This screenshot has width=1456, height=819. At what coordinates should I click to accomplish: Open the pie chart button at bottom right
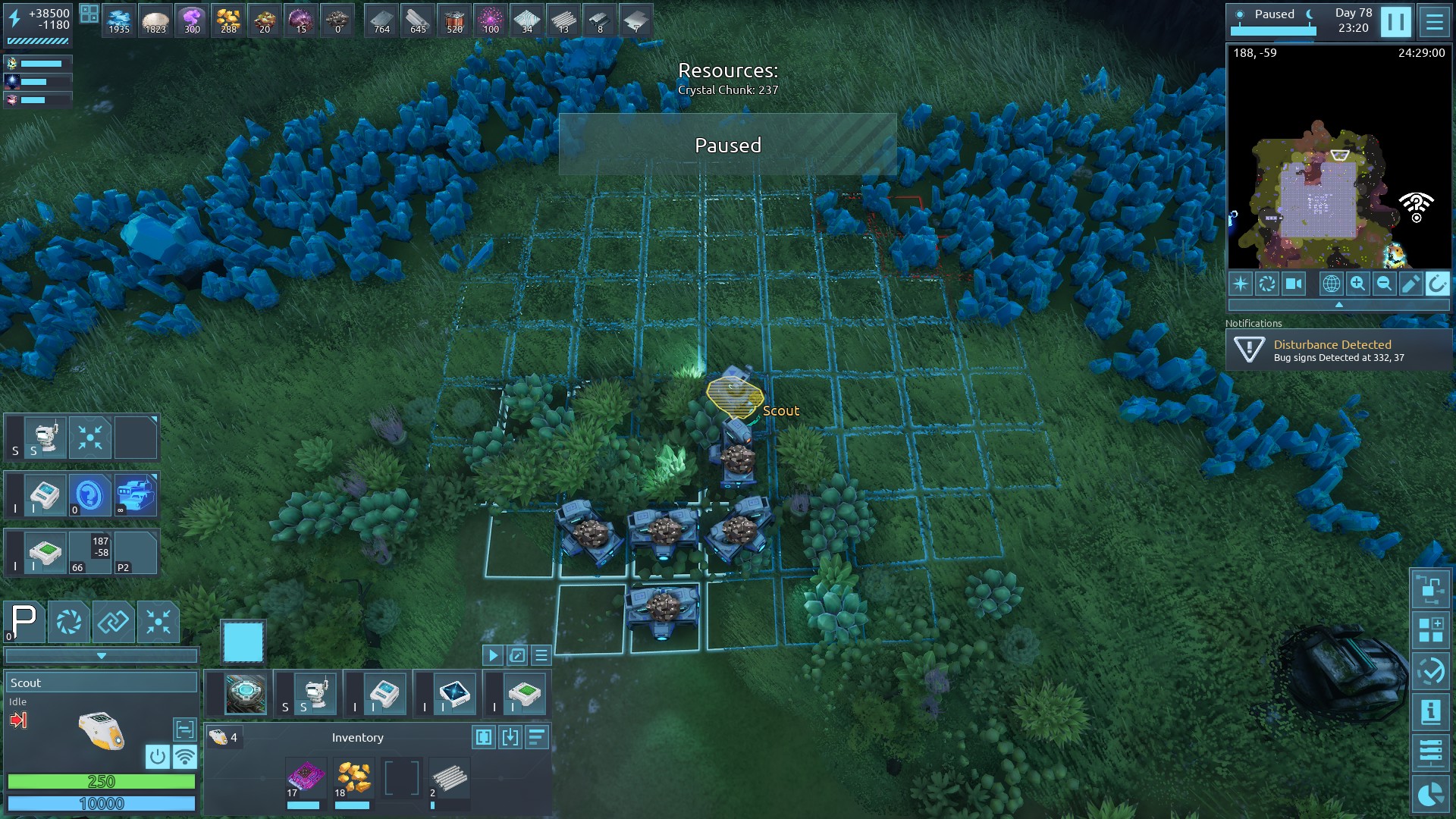(x=1430, y=795)
